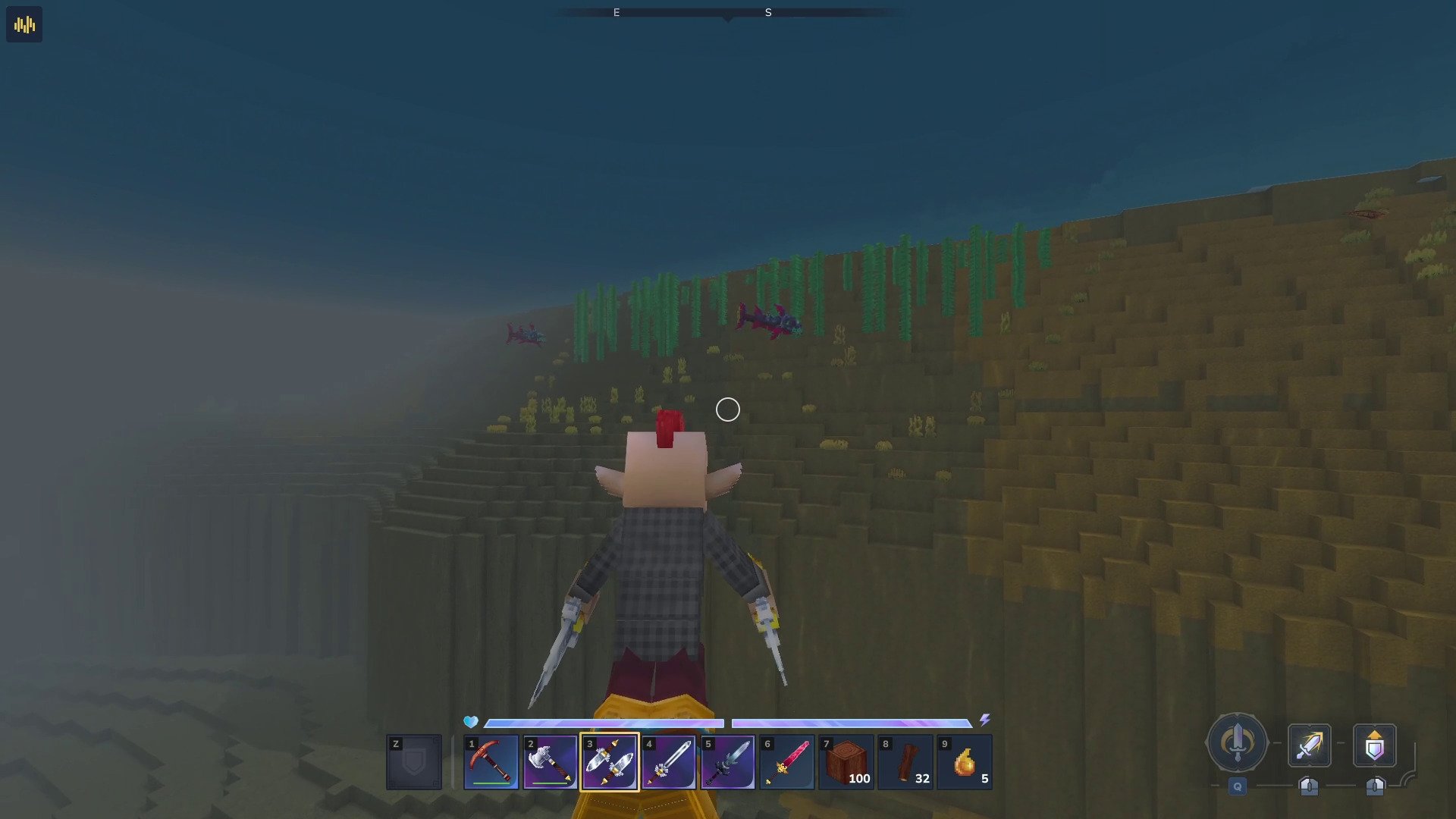Click the empty shield utility slot
The image size is (1456, 819).
(414, 762)
